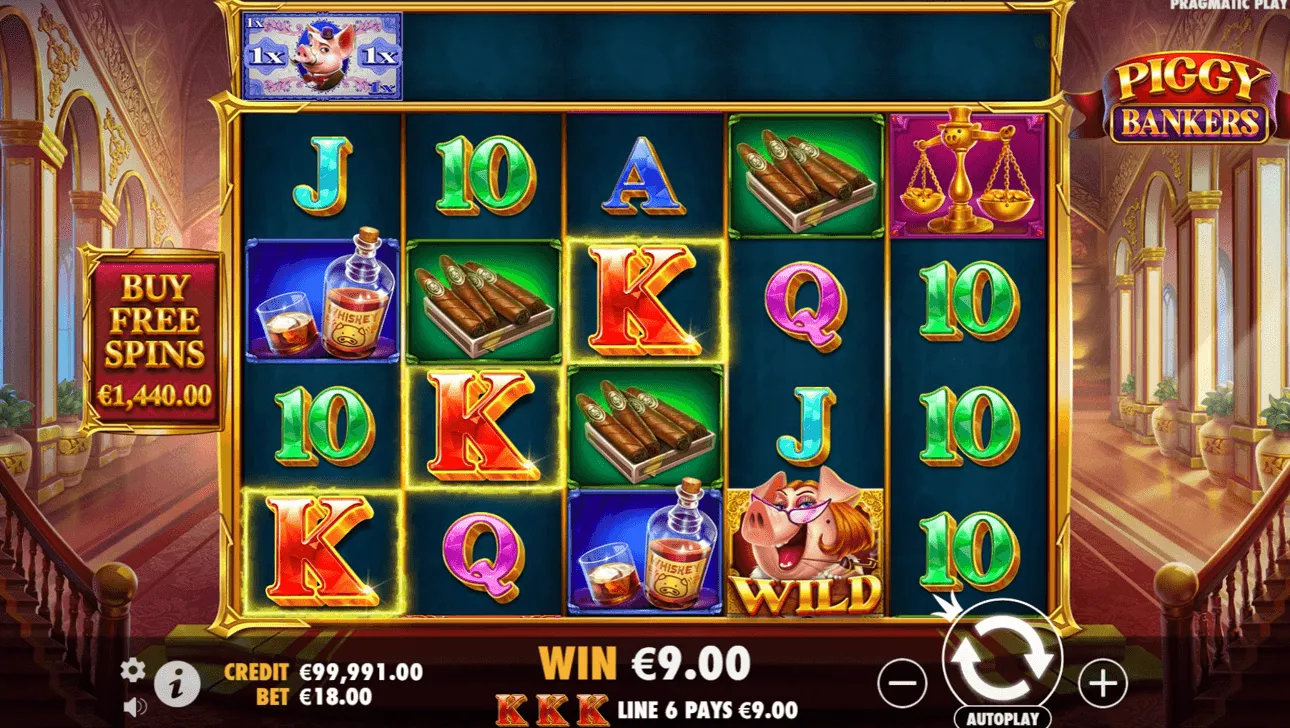
Task: Click the 1x piggy banknote above the reels
Action: [x=320, y=55]
